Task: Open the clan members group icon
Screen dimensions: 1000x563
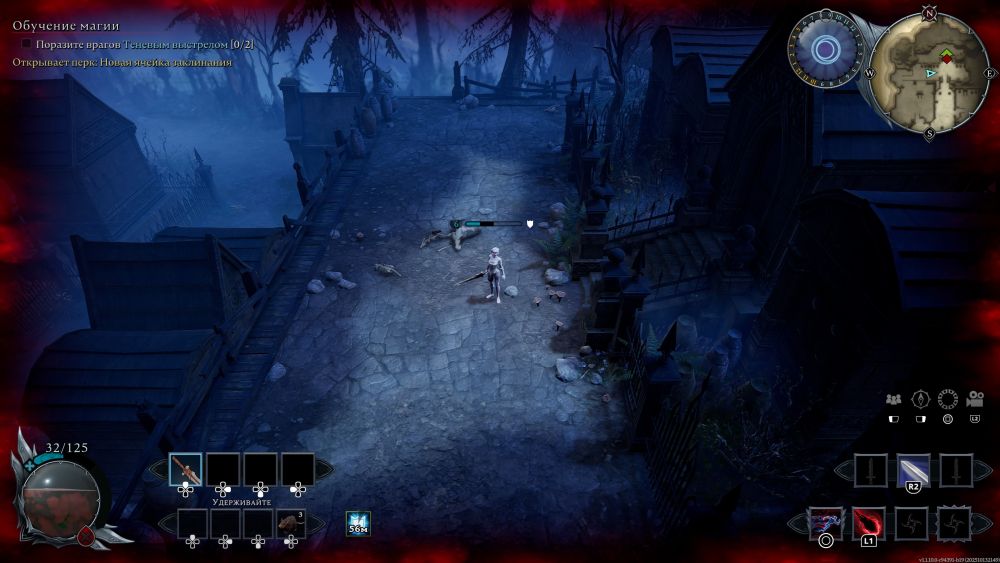Action: (894, 398)
